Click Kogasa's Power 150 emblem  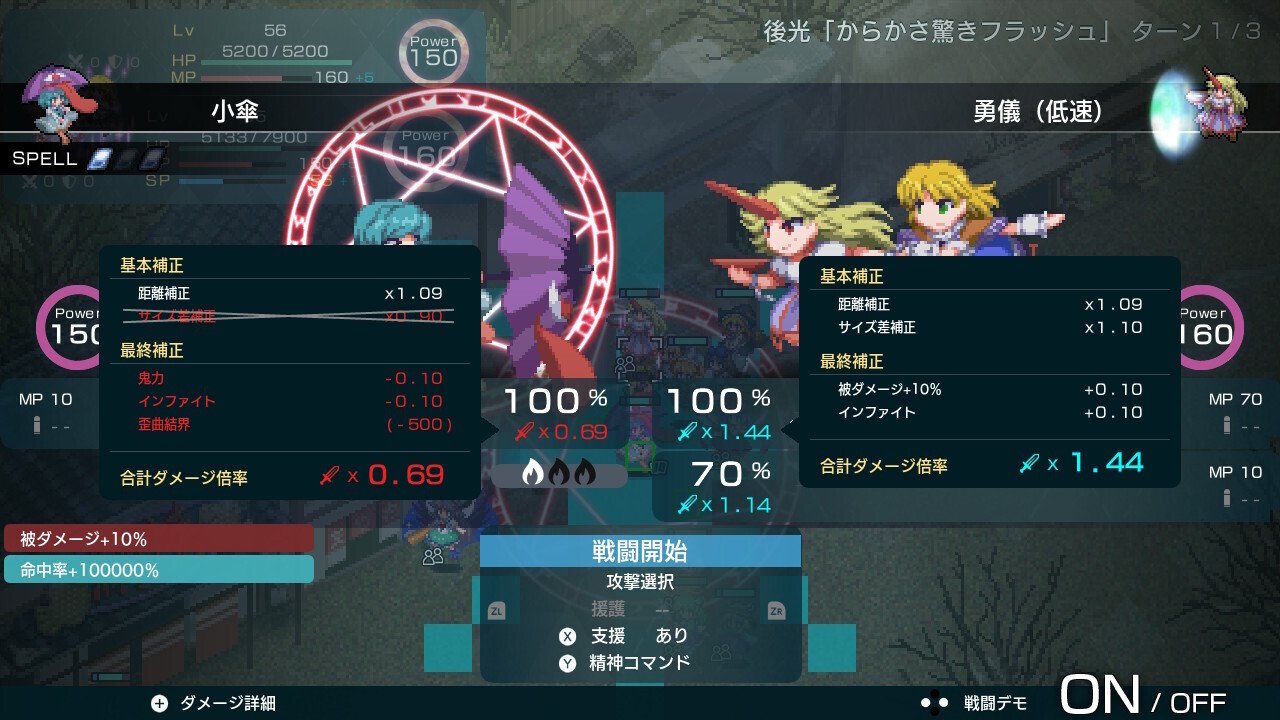coord(71,327)
